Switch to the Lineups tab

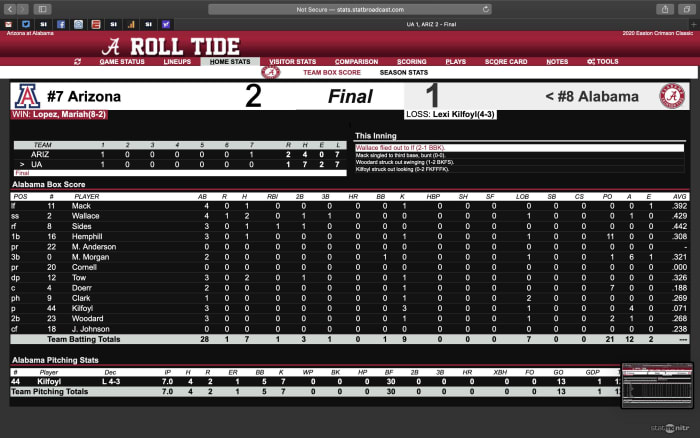pyautogui.click(x=176, y=62)
